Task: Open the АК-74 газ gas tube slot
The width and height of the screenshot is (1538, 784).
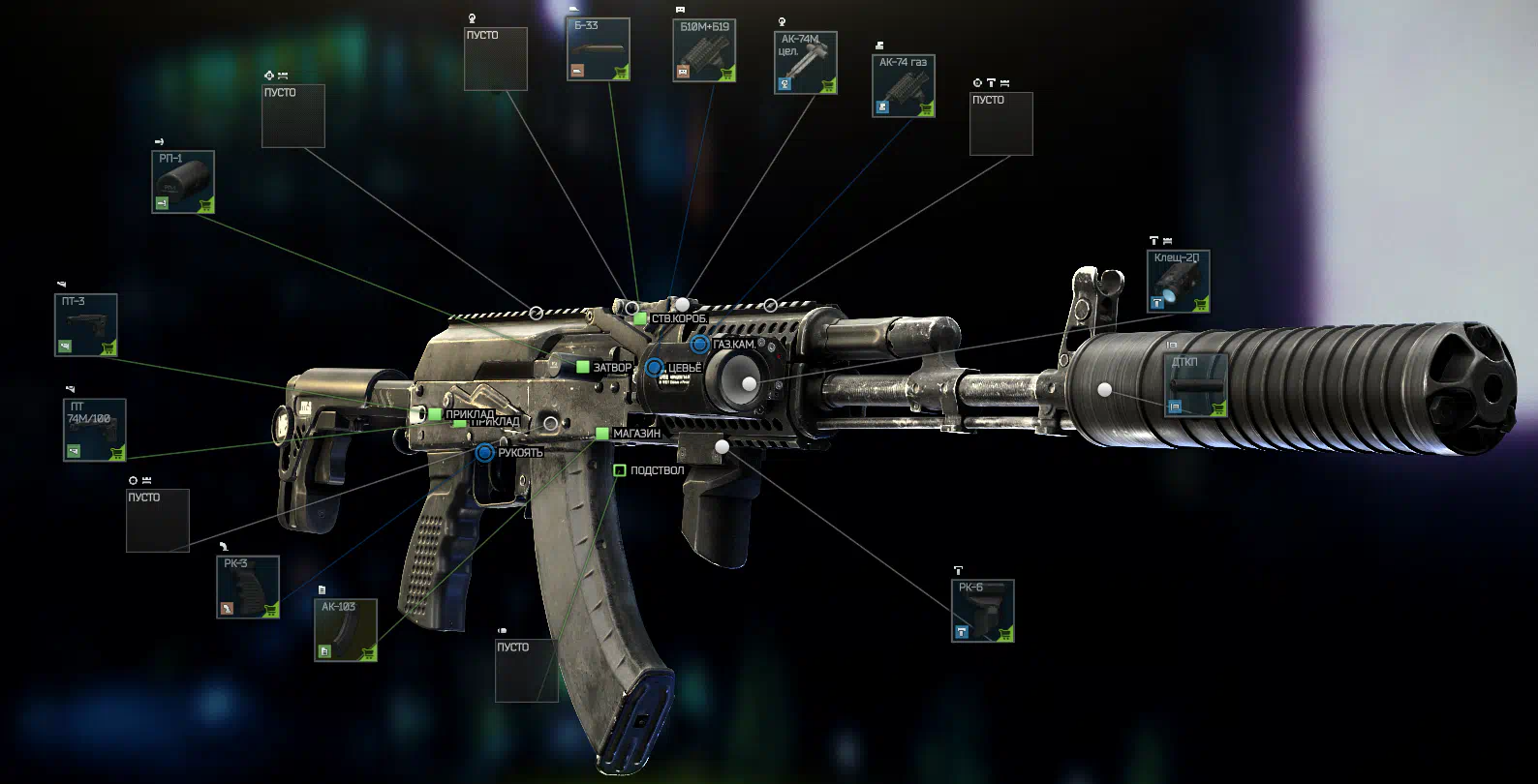Action: 903,86
